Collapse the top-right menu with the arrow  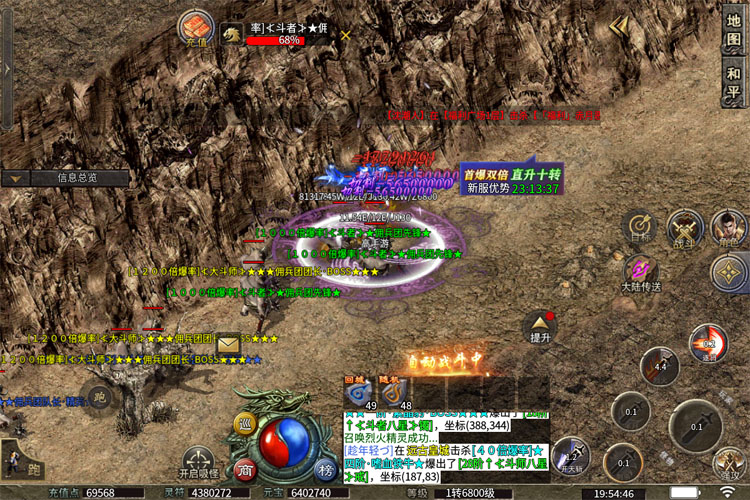point(621,26)
